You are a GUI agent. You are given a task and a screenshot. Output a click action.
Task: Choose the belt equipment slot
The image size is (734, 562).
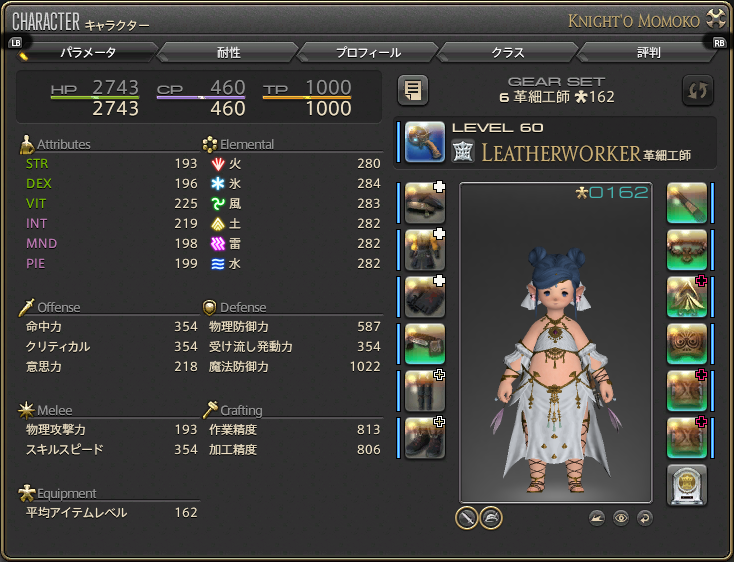[x=425, y=343]
